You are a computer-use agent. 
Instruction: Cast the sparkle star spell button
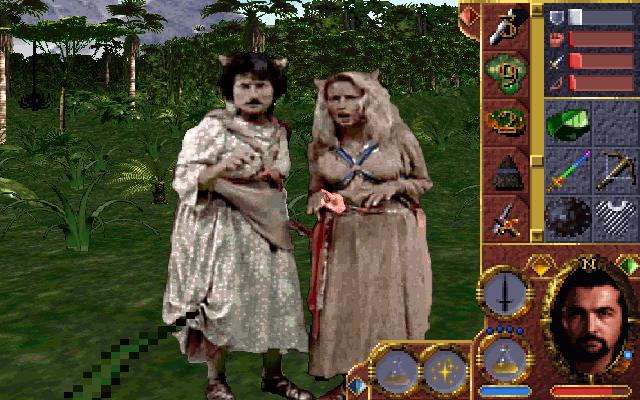[x=443, y=370]
